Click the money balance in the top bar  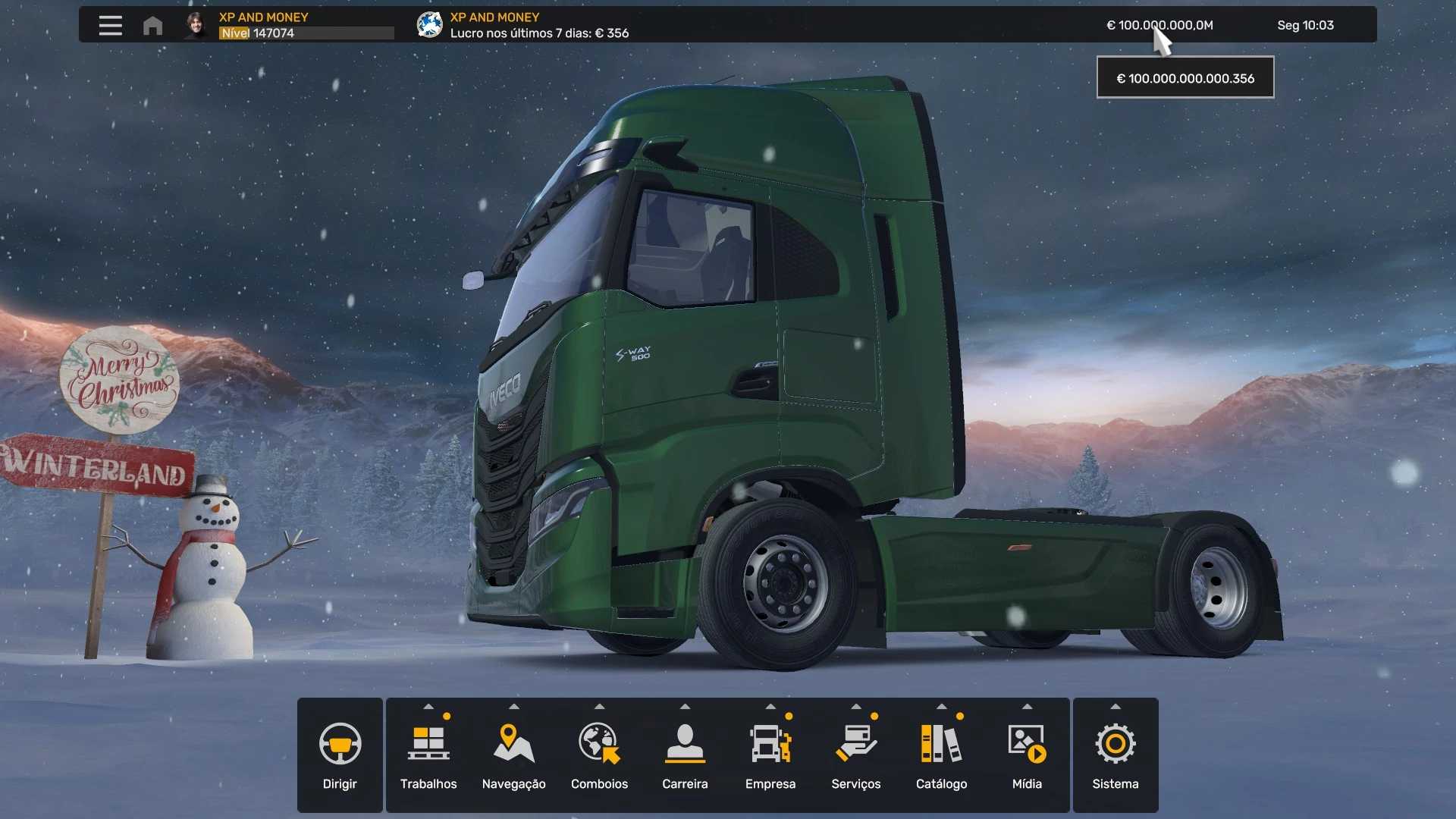coord(1159,25)
